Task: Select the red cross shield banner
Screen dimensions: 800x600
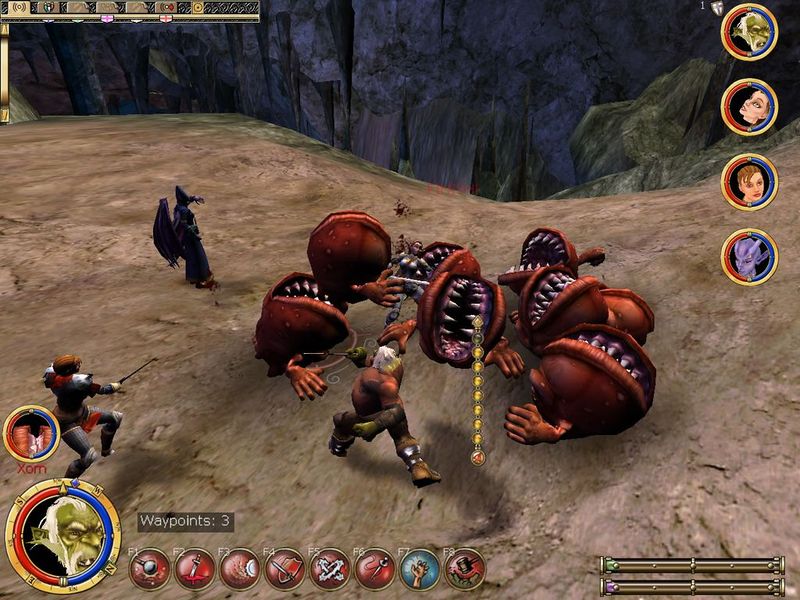Action: tap(166, 17)
